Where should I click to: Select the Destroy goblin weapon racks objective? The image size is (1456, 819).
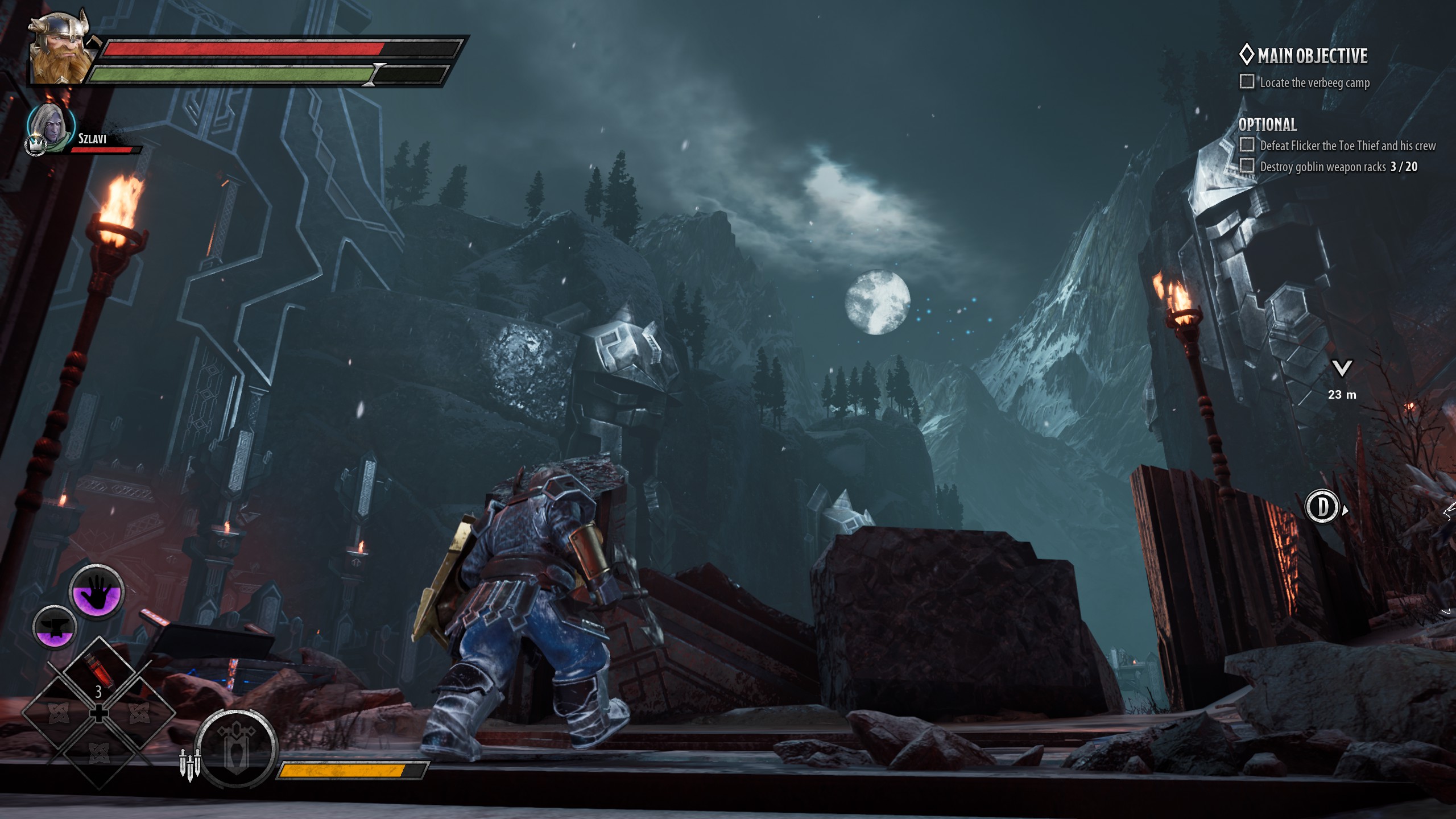pos(1338,167)
